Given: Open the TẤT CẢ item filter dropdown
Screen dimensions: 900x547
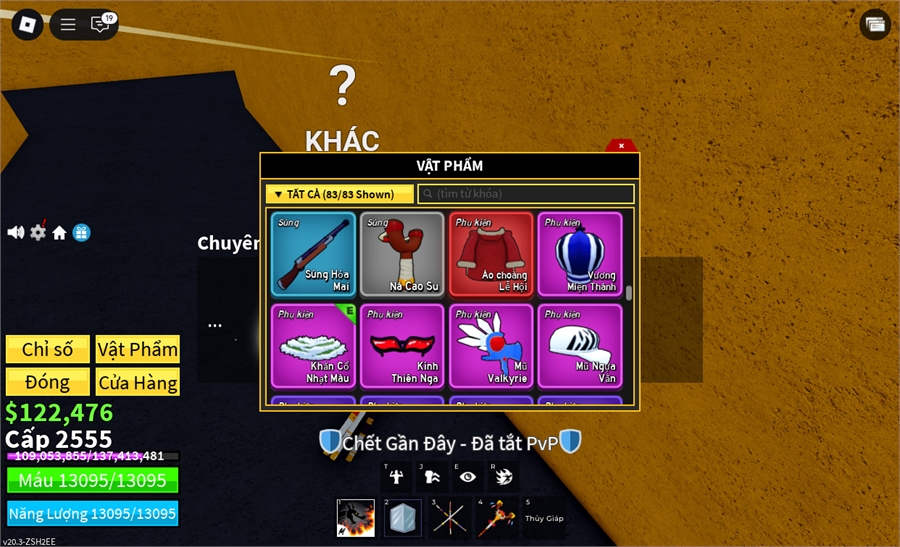Looking at the screenshot, I should (339, 194).
